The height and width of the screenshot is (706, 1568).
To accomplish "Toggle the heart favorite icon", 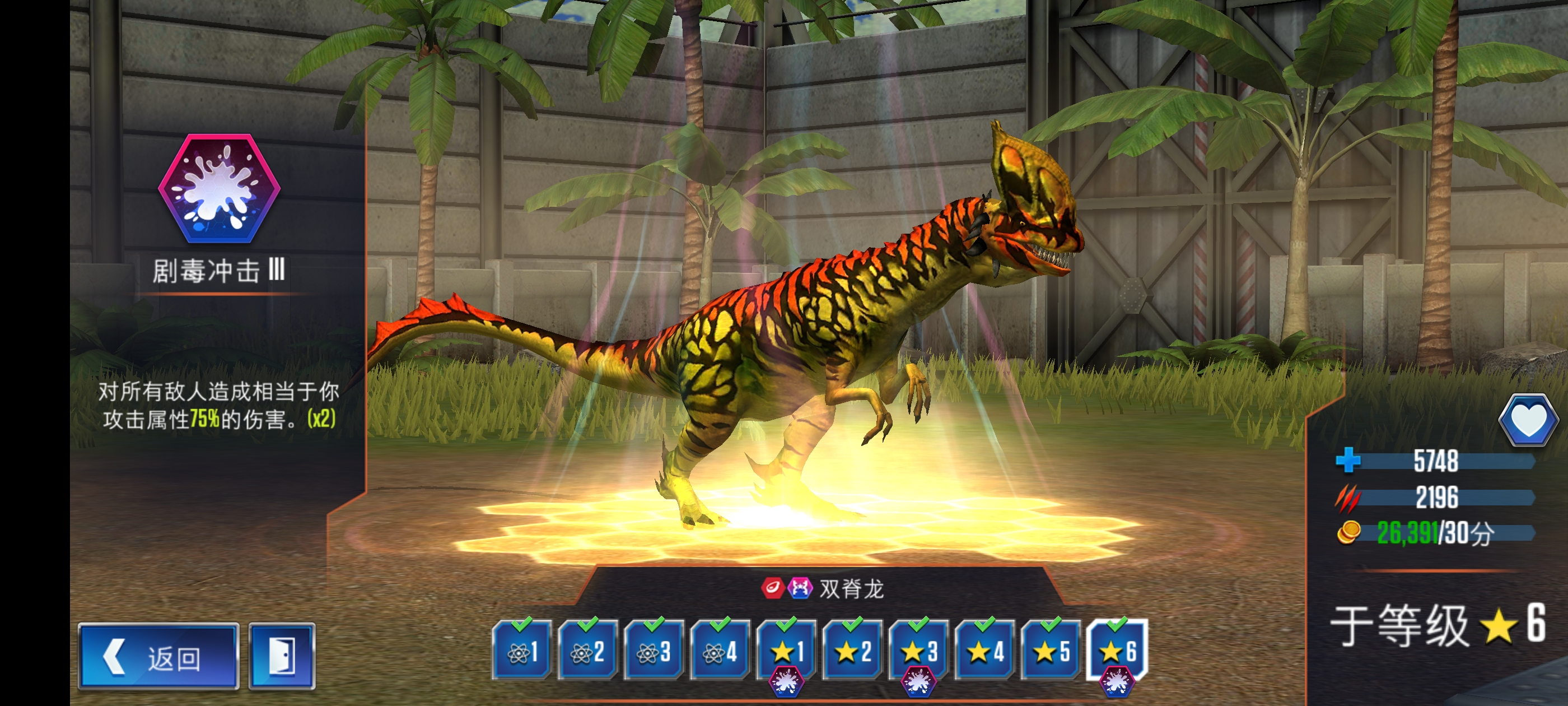I will tap(1528, 420).
